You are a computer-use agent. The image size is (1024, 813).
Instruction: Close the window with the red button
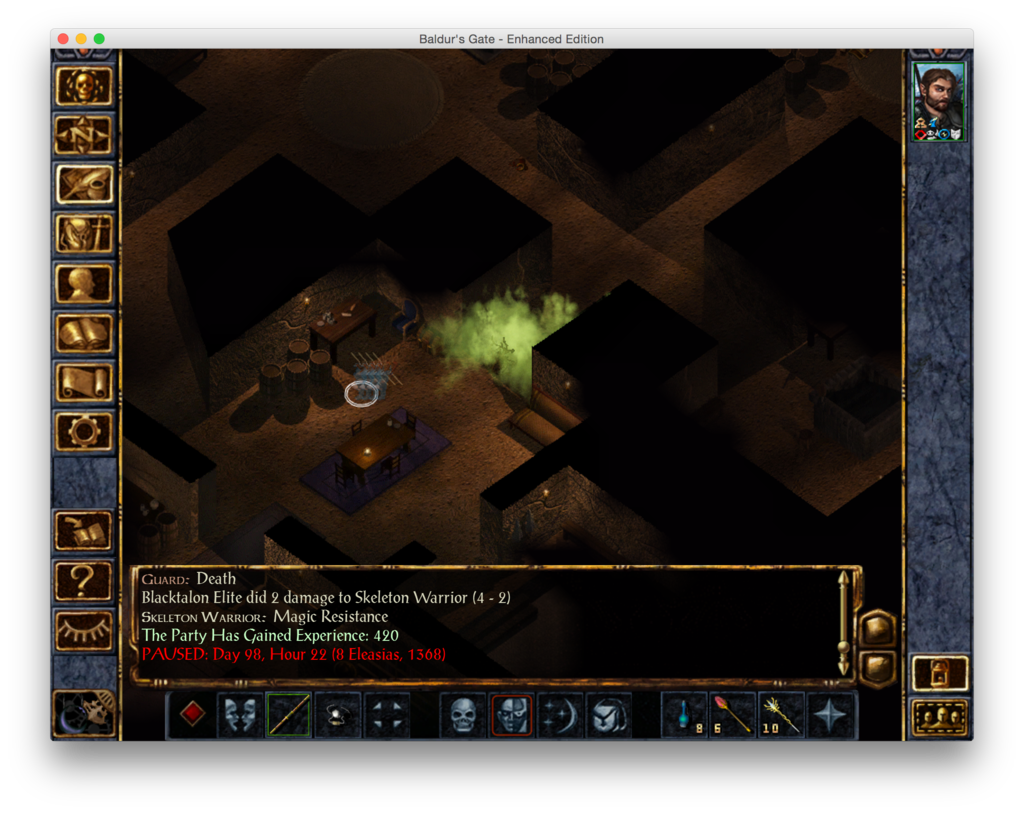click(63, 39)
